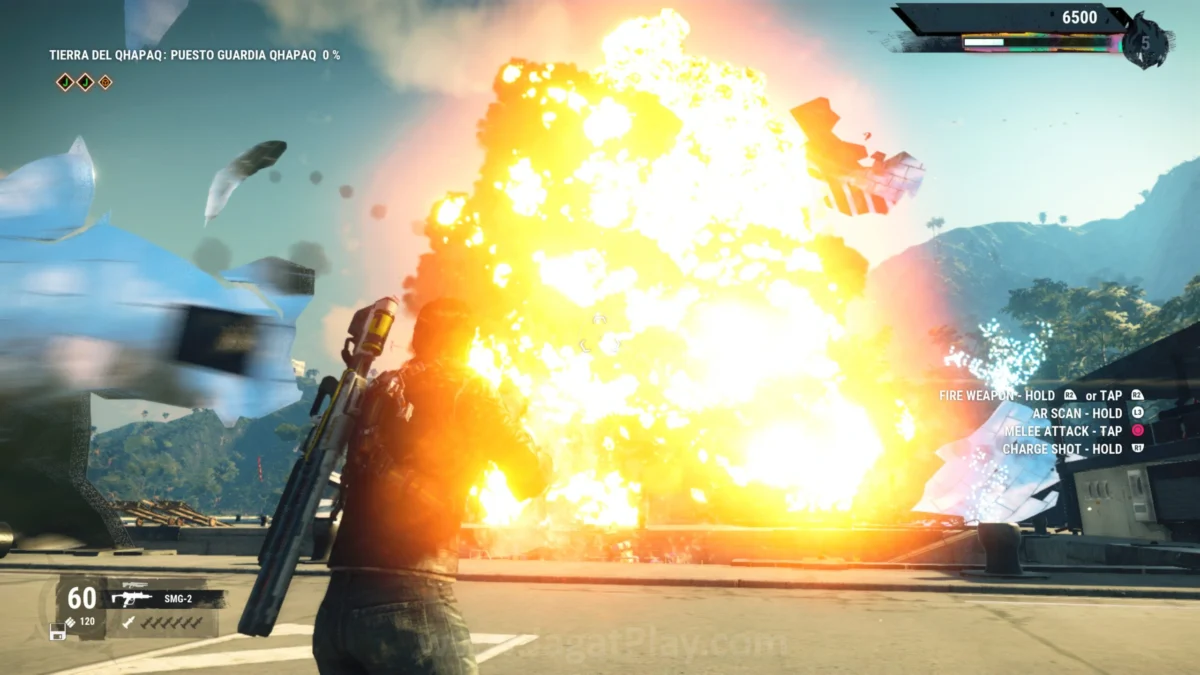This screenshot has height=675, width=1200.
Task: Click the orange crosshair diamond objective icon
Action: pyautogui.click(x=105, y=82)
